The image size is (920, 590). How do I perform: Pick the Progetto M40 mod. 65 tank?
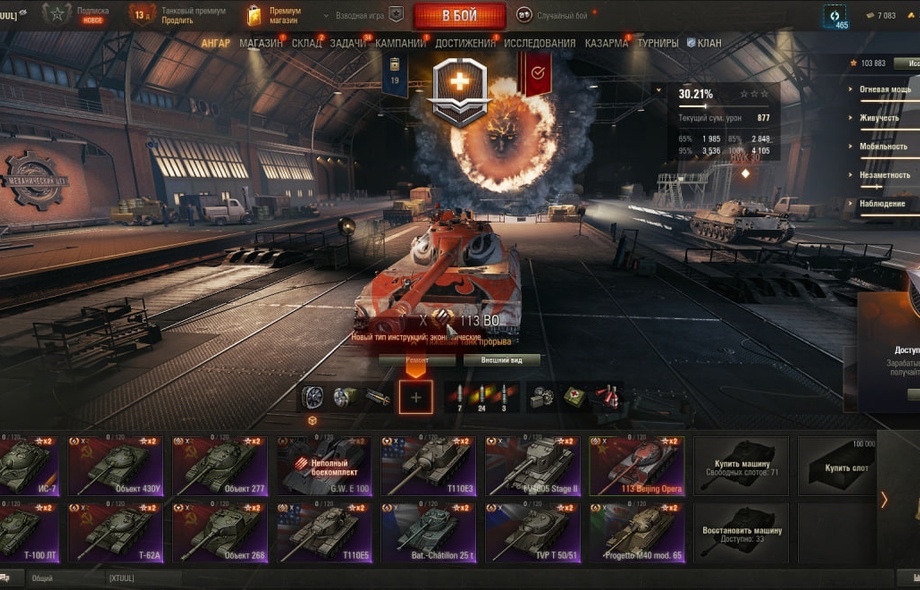(x=636, y=532)
